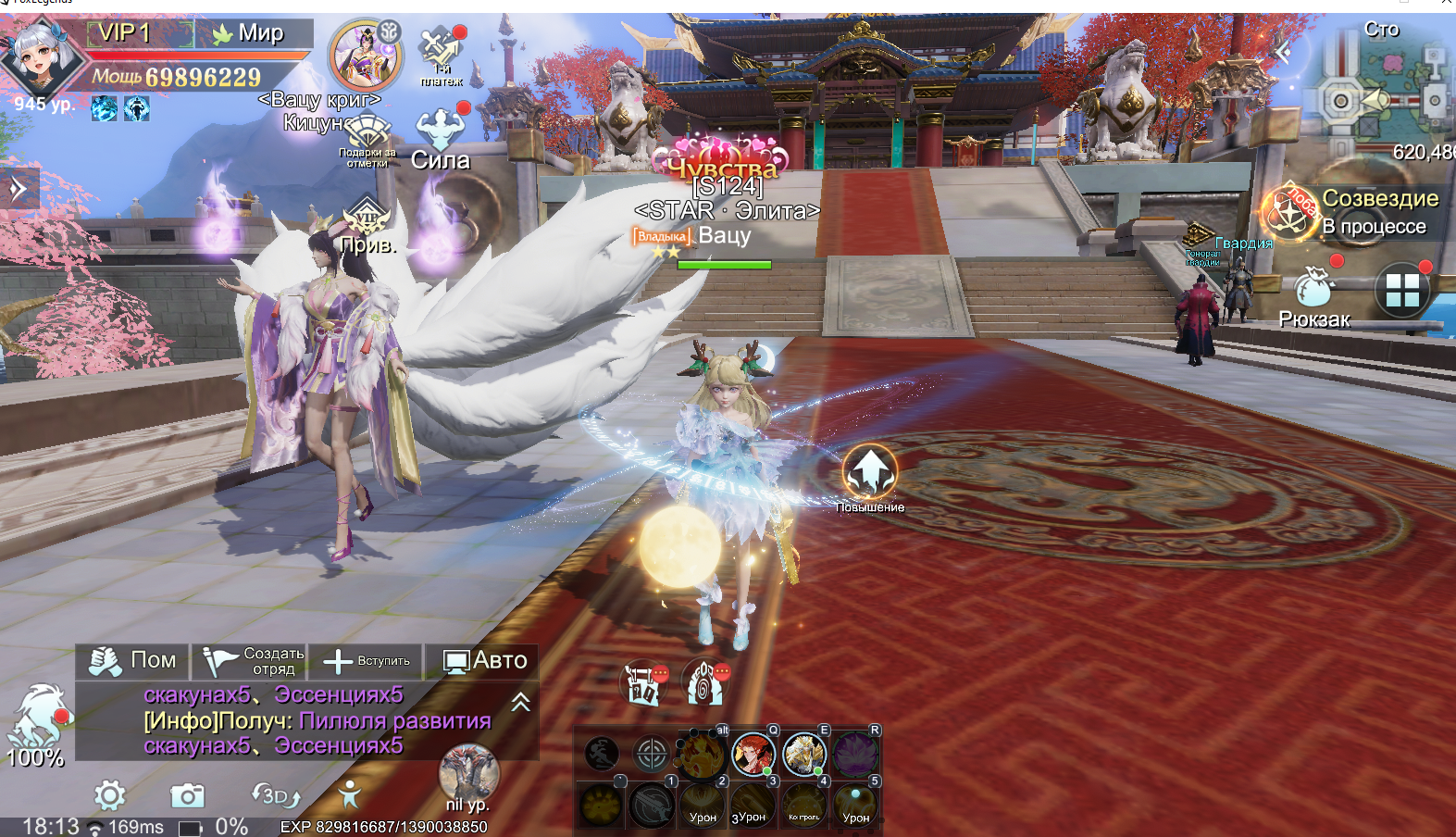Create a squad with Создать отряд
The image size is (1456, 837).
(252, 660)
